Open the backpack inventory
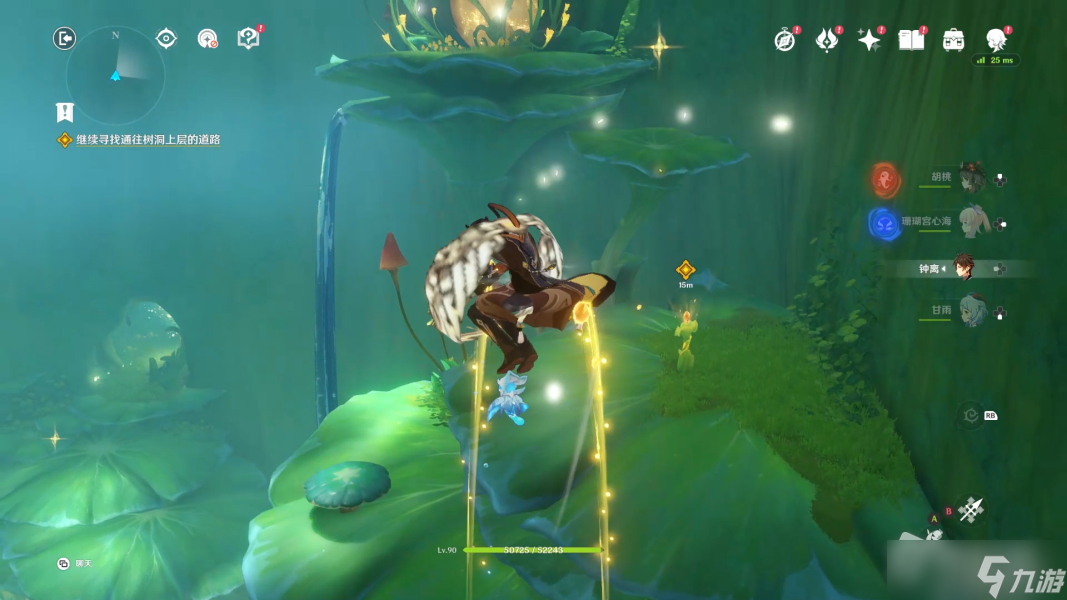Image resolution: width=1067 pixels, height=600 pixels. tap(954, 40)
